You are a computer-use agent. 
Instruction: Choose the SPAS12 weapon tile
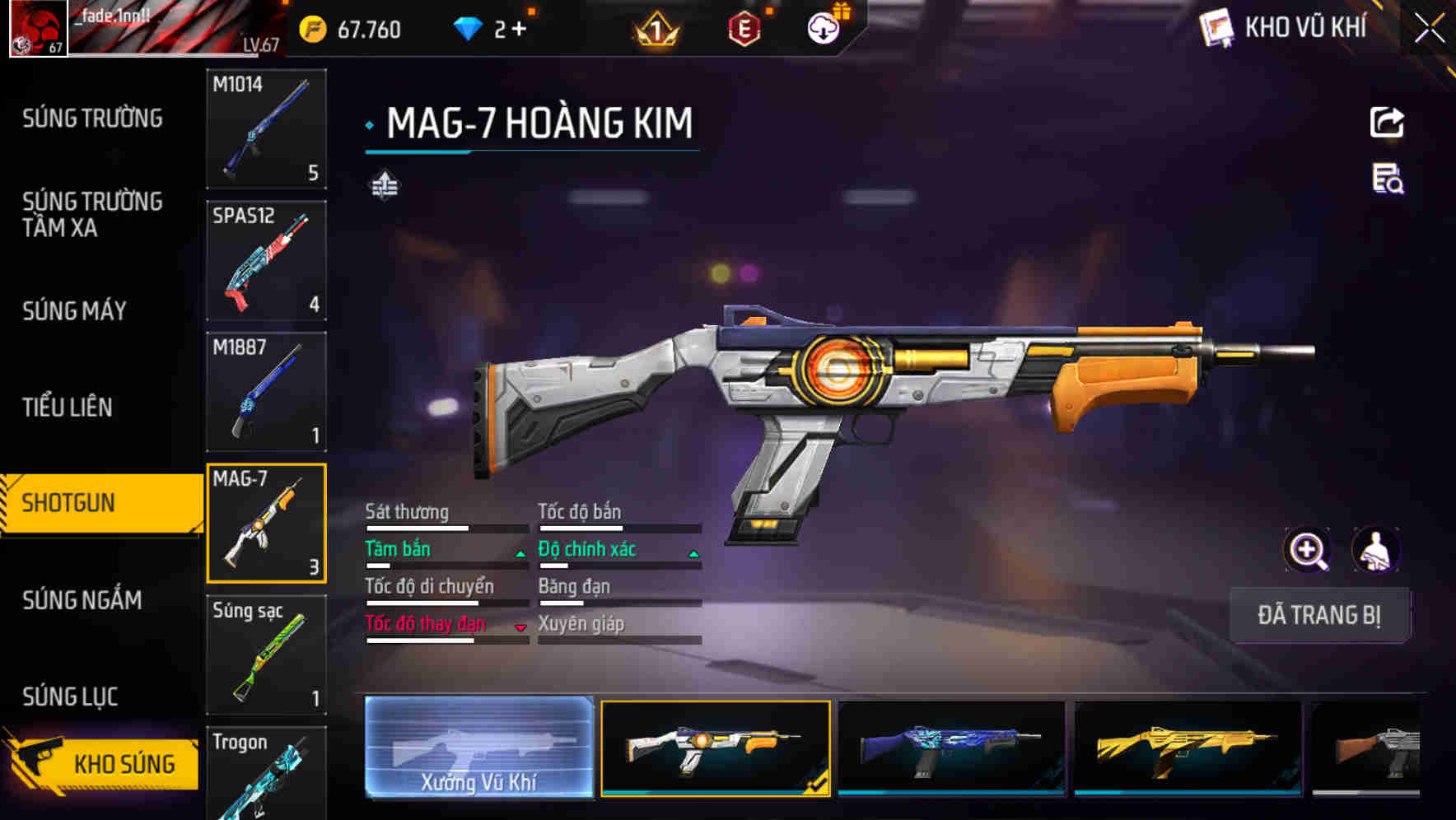click(x=266, y=260)
